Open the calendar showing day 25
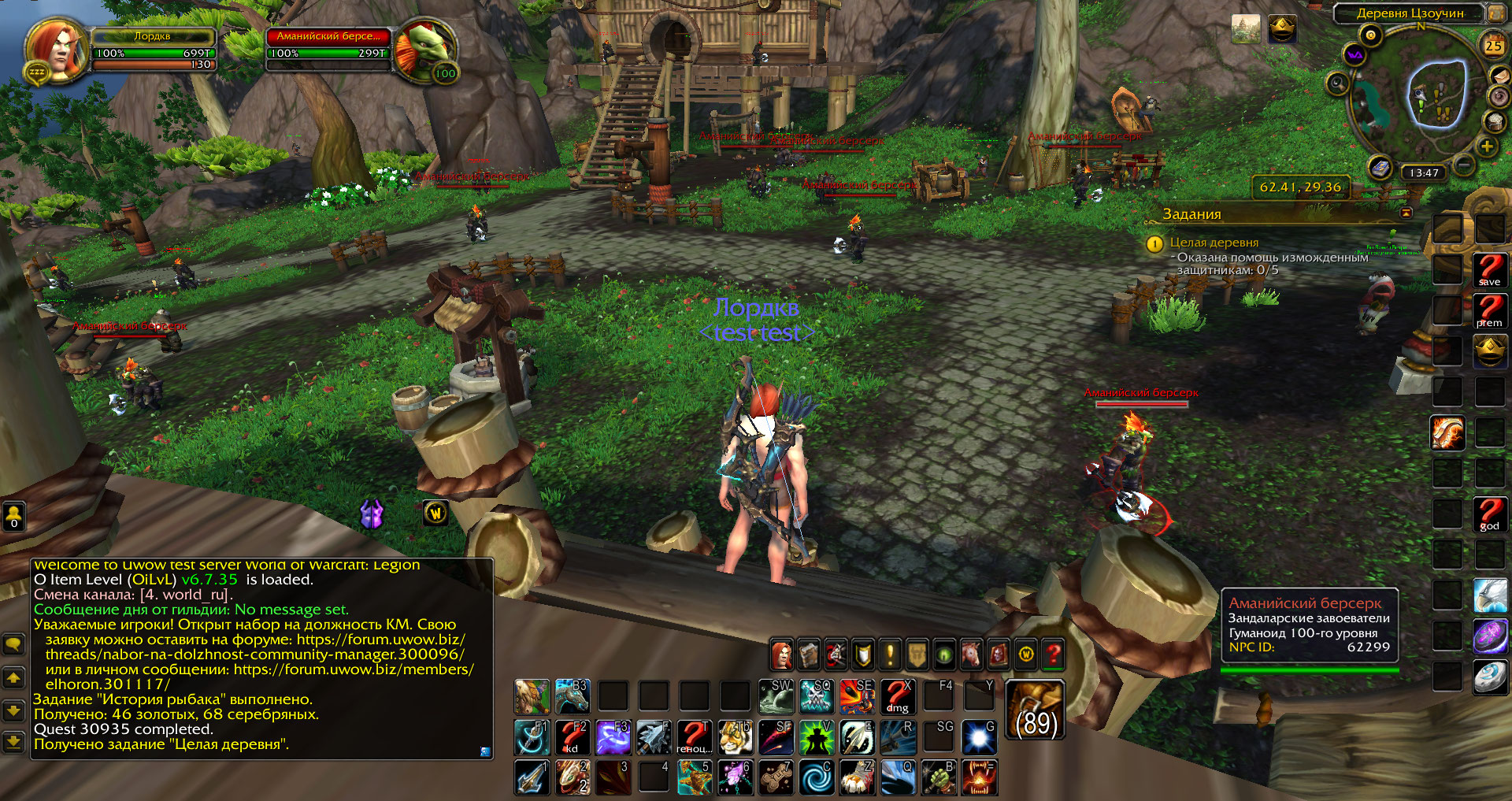Screen dimensions: 1512x801 tap(1493, 46)
